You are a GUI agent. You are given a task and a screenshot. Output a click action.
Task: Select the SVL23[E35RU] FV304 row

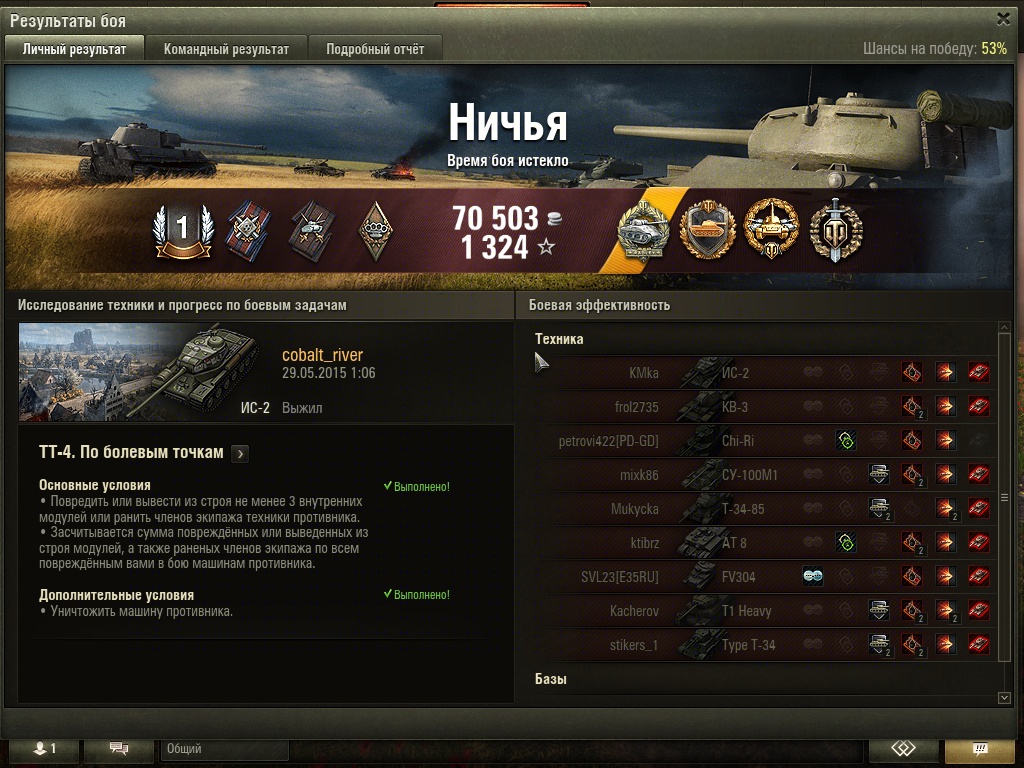(760, 577)
